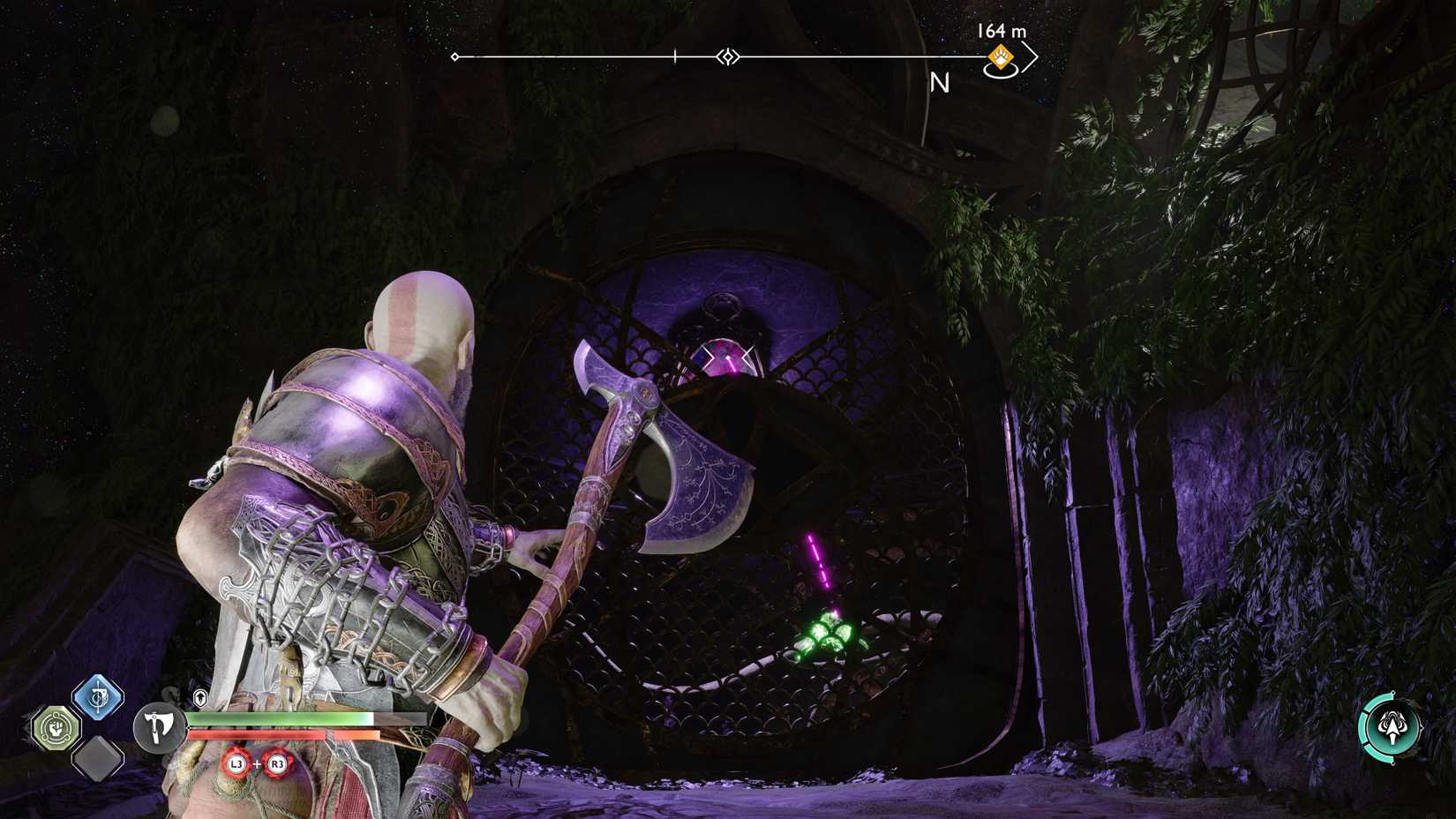Image resolution: width=1456 pixels, height=819 pixels.
Task: Select the Leviathan Axe weapon icon
Action: click(158, 727)
